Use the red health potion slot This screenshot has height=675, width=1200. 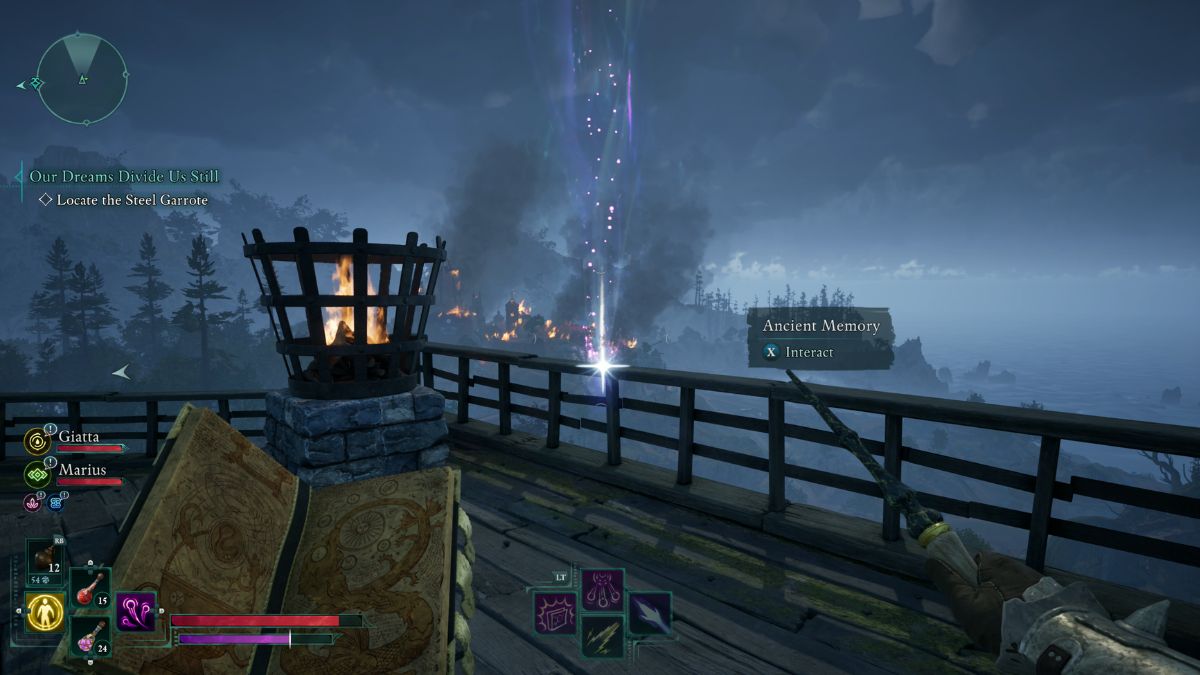point(90,588)
